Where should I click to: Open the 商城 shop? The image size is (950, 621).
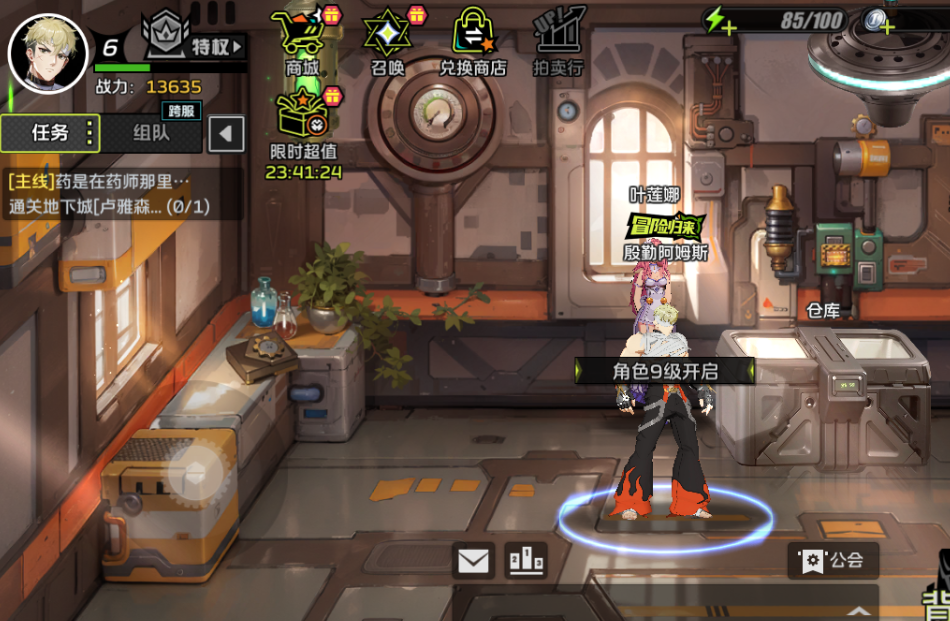[302, 41]
